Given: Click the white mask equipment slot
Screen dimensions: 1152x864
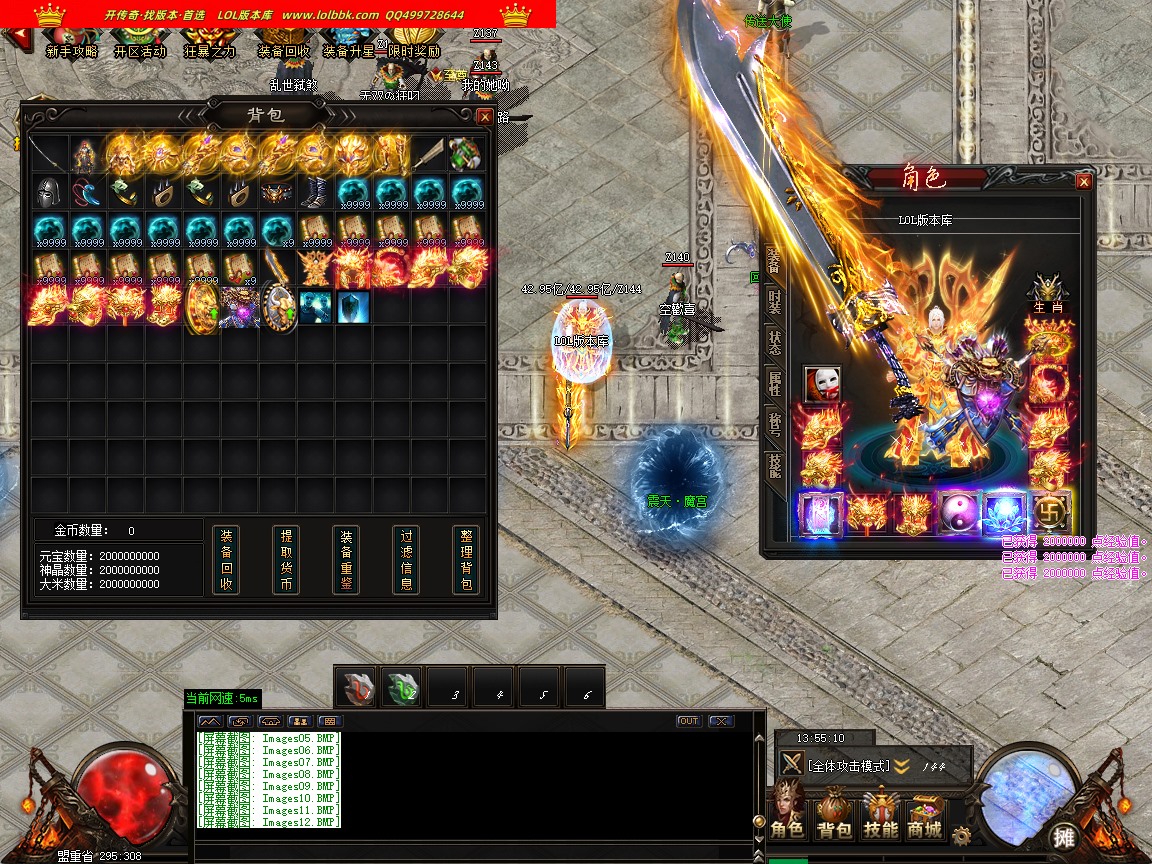Looking at the screenshot, I should click(x=822, y=383).
